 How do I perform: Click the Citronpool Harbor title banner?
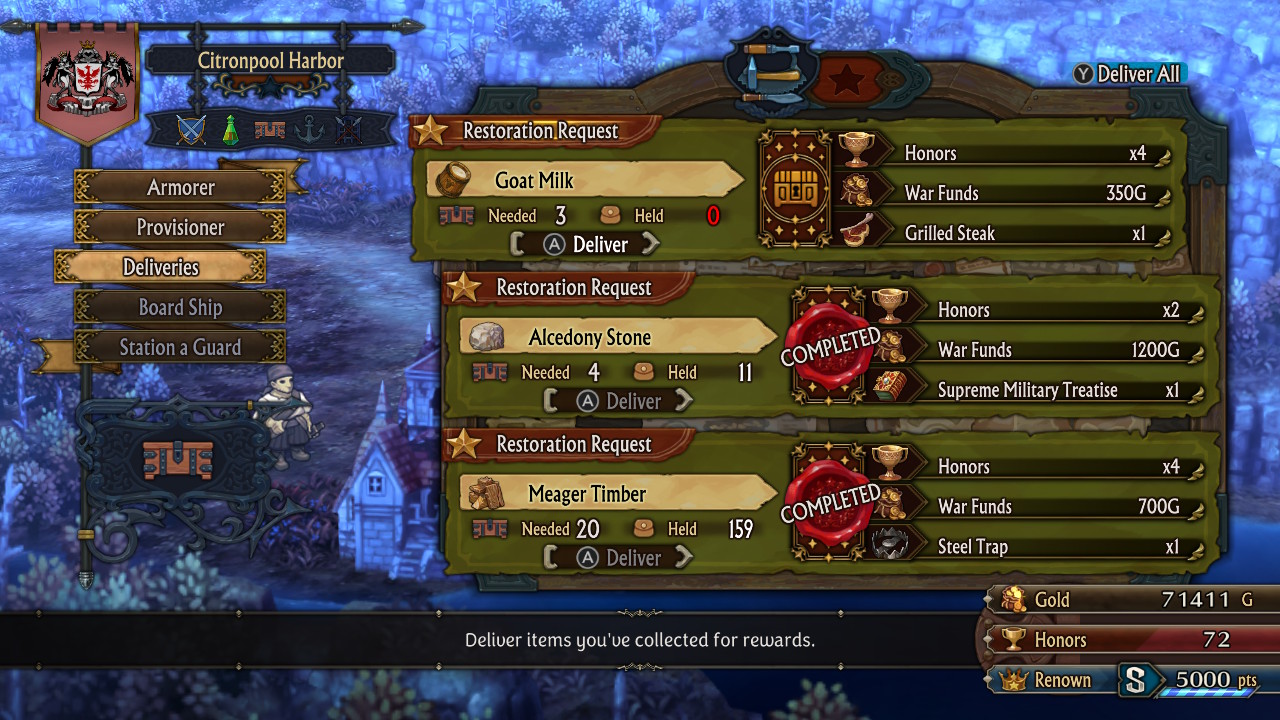(270, 60)
